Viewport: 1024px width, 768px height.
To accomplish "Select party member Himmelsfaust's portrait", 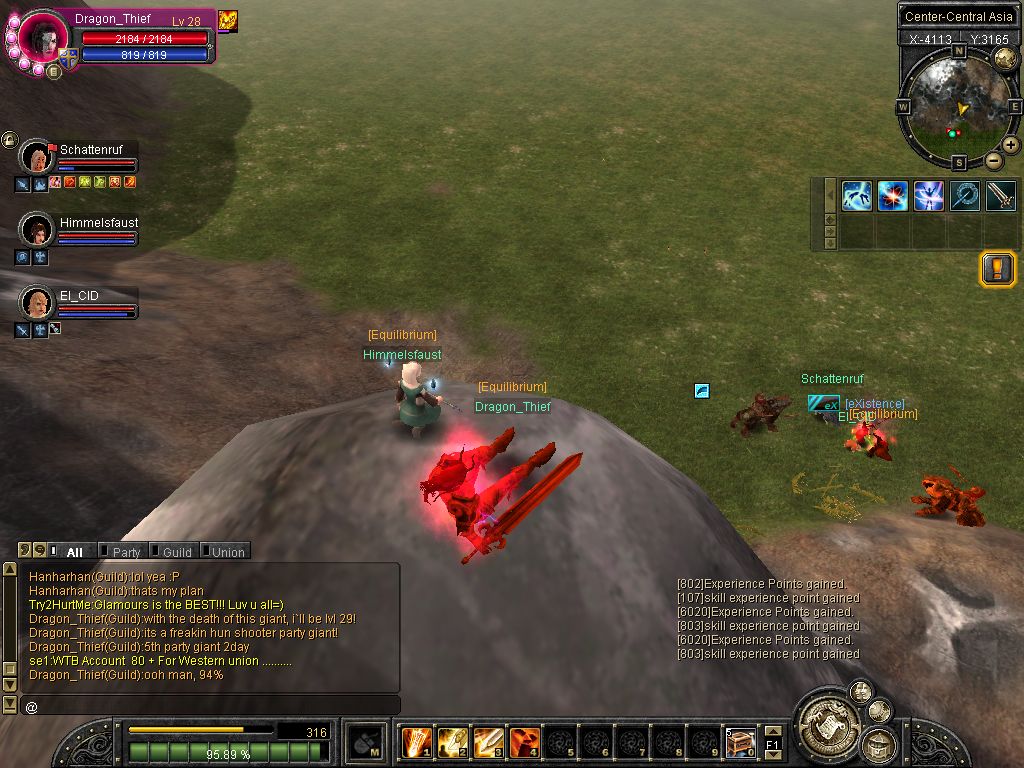I will (37, 229).
